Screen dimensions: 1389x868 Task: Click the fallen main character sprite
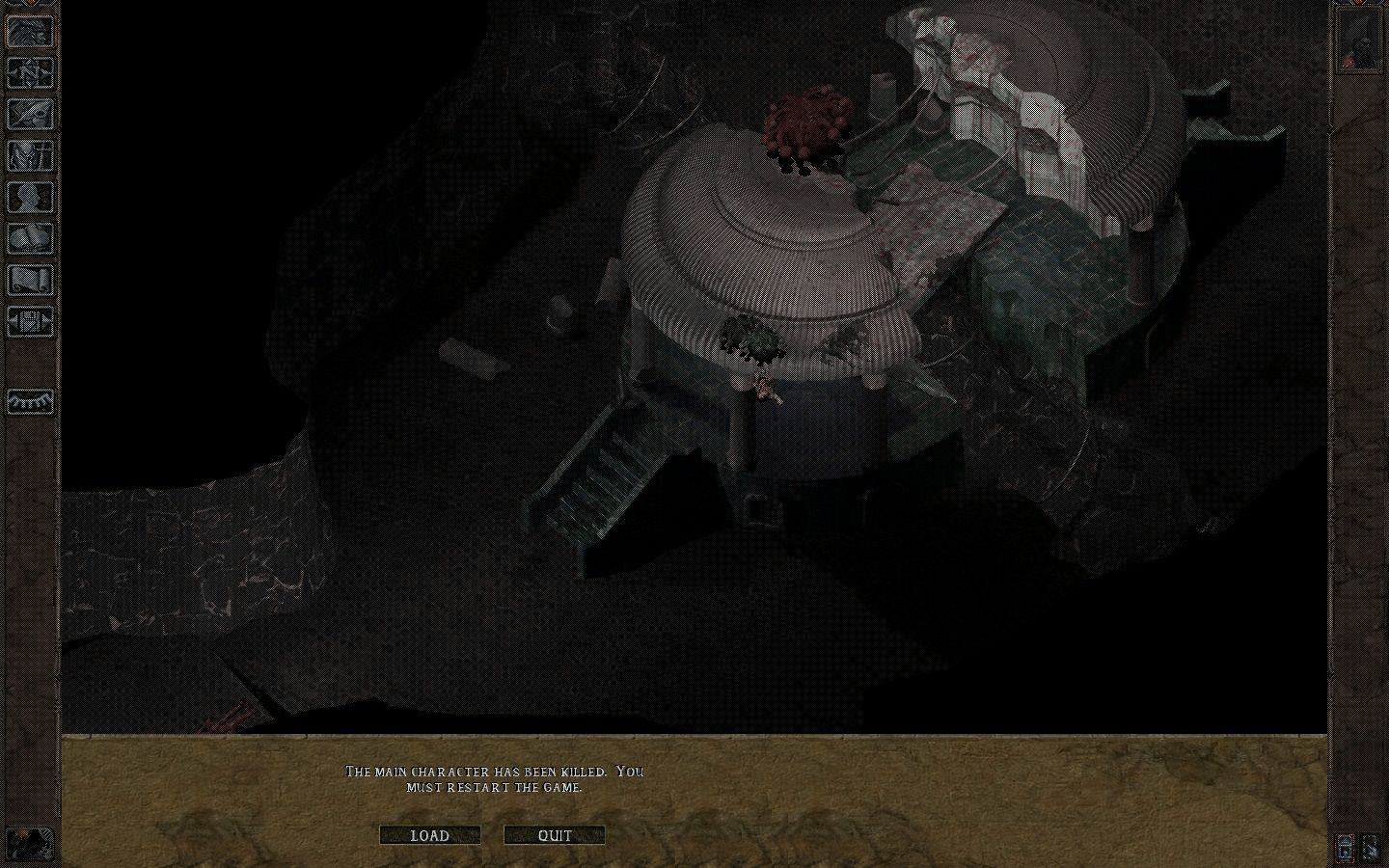[765, 388]
